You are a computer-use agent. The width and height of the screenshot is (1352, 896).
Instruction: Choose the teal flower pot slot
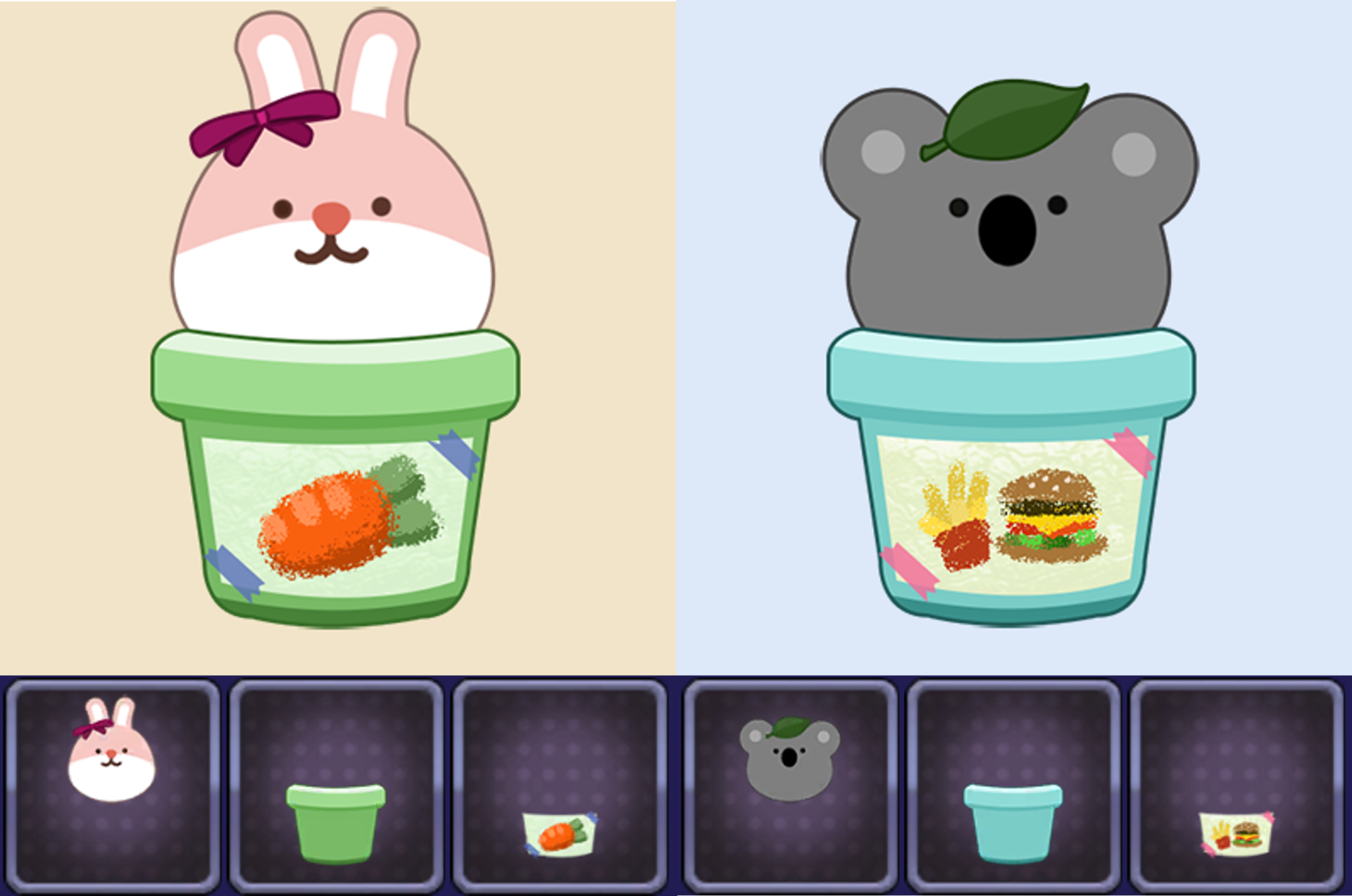coord(1013,785)
